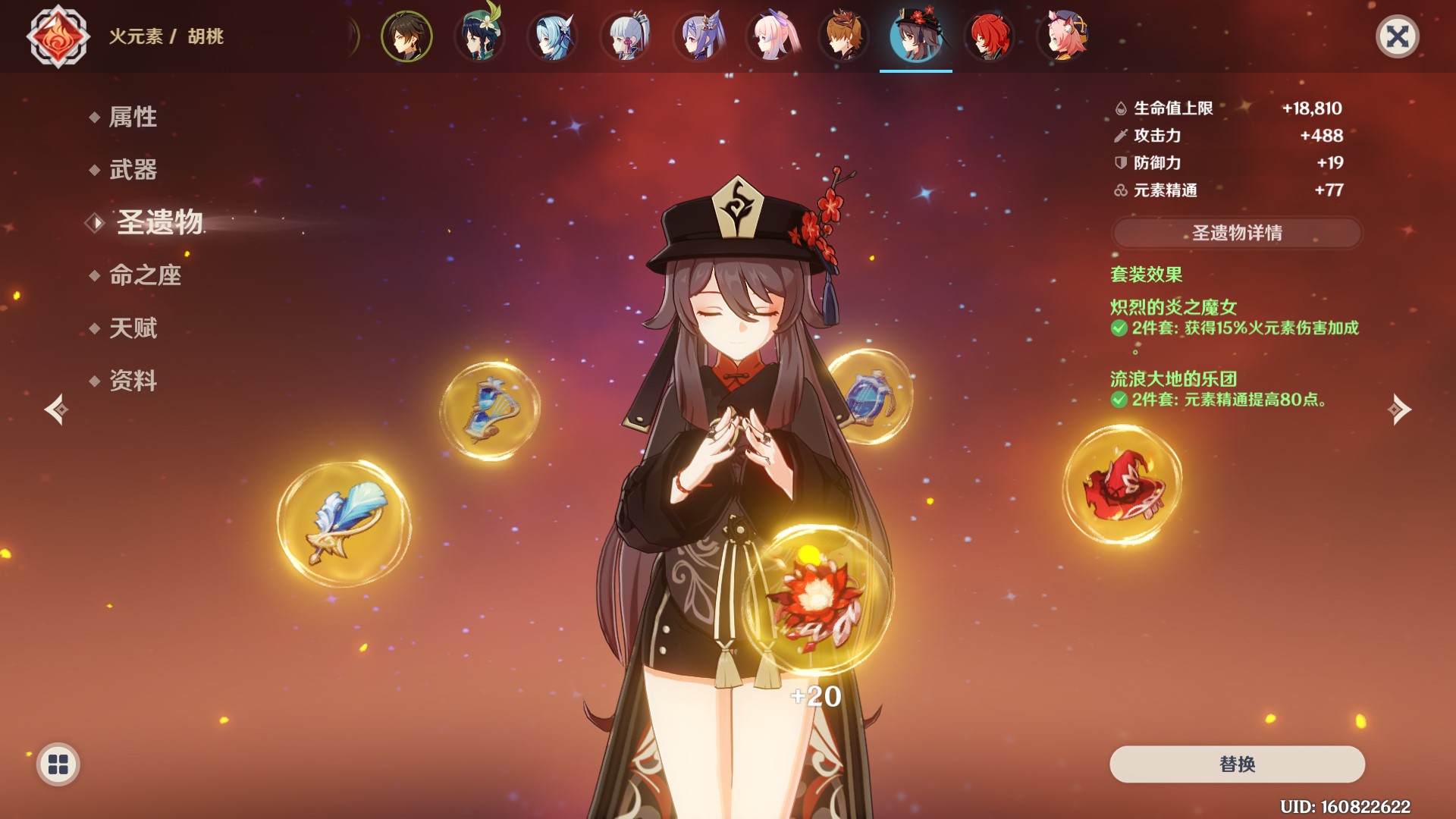Switch to Venti's green-hat portrait
The height and width of the screenshot is (819, 1456).
[479, 36]
